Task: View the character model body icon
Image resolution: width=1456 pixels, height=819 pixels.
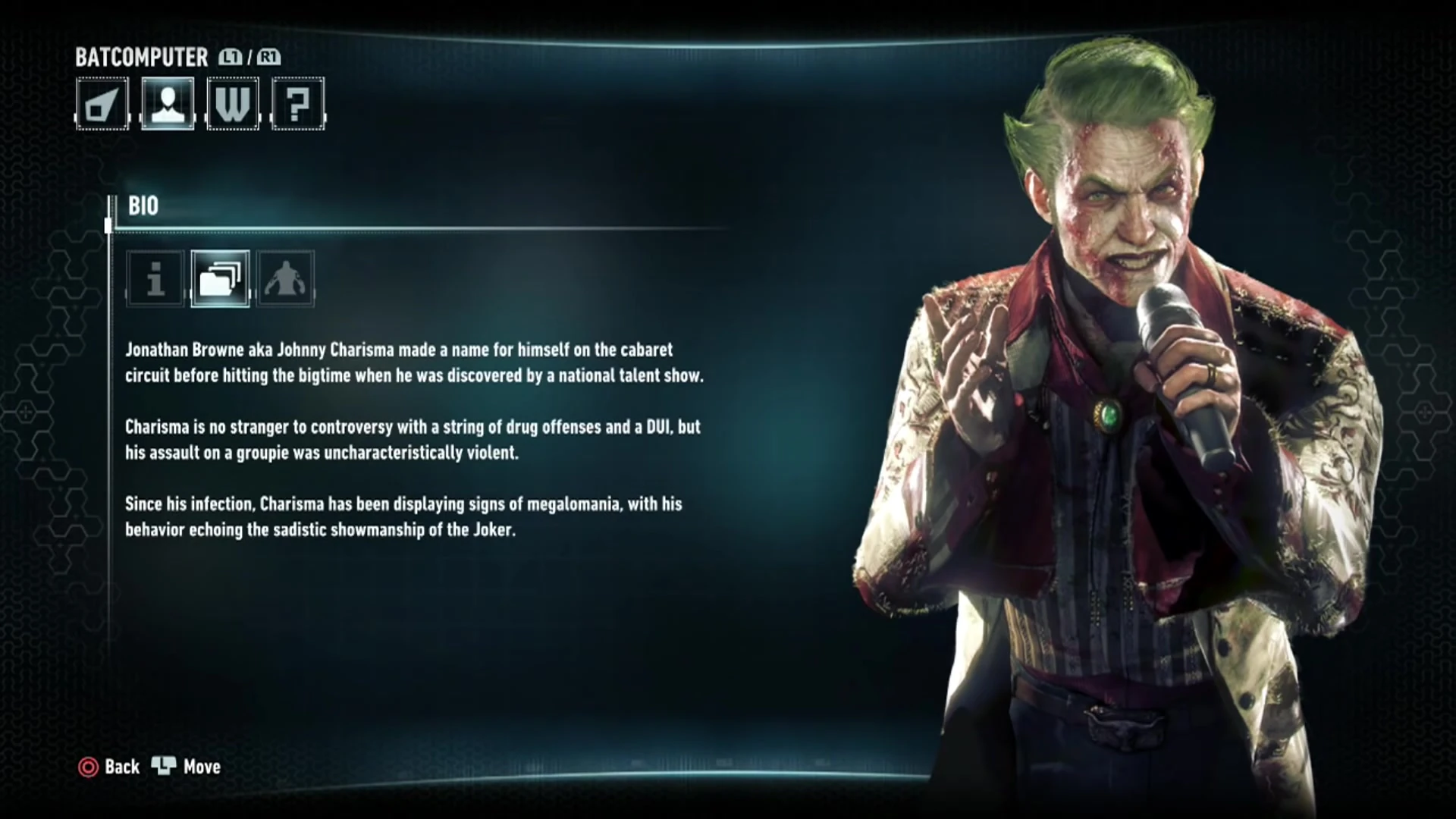Action: (x=285, y=280)
